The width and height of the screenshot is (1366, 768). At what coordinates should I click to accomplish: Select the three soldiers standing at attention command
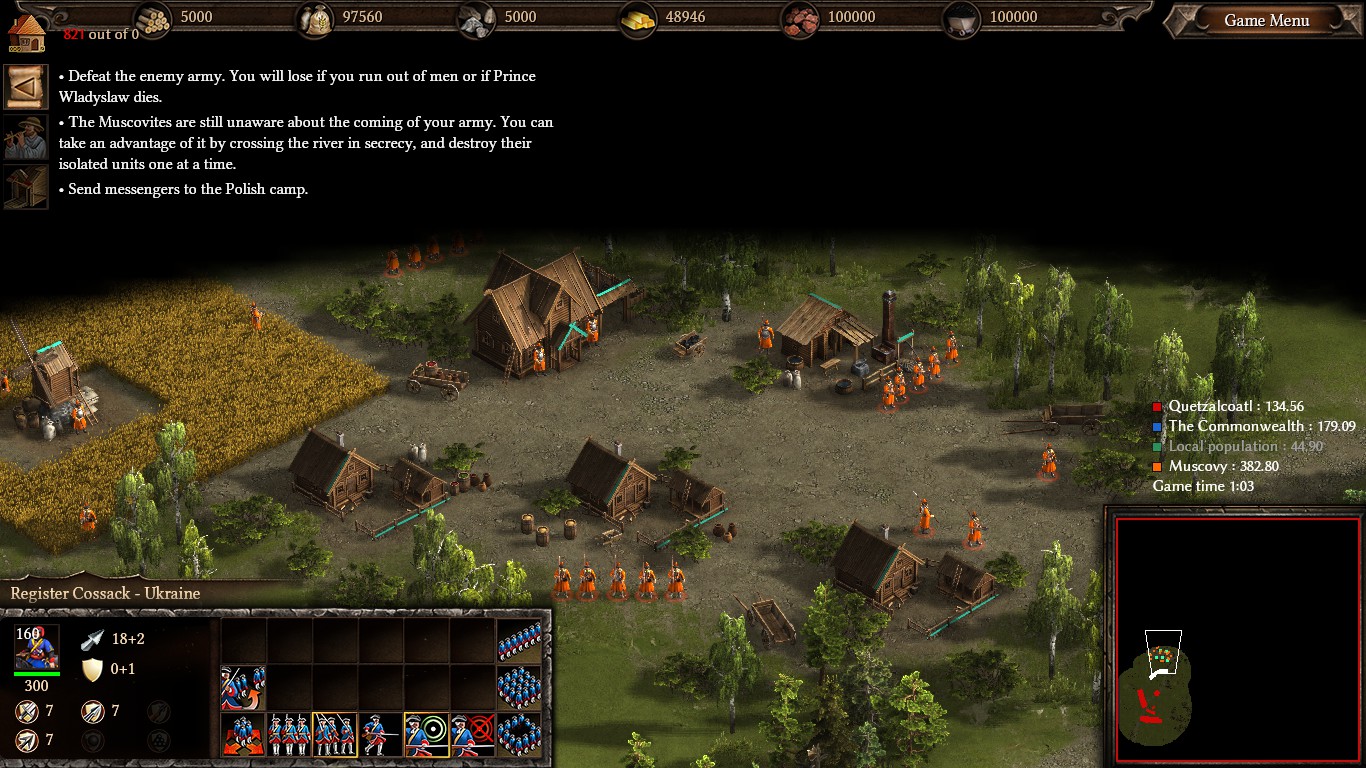point(289,735)
